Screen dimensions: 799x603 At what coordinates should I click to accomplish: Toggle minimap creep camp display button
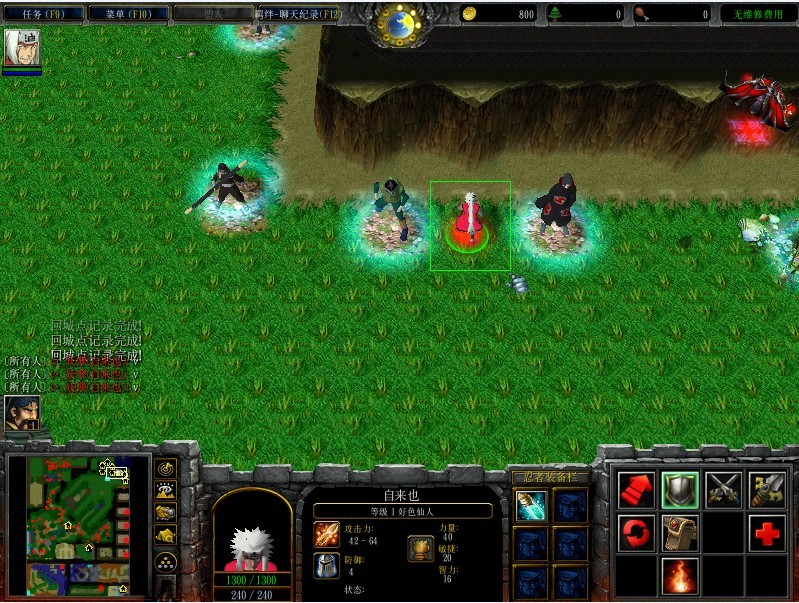click(x=166, y=535)
